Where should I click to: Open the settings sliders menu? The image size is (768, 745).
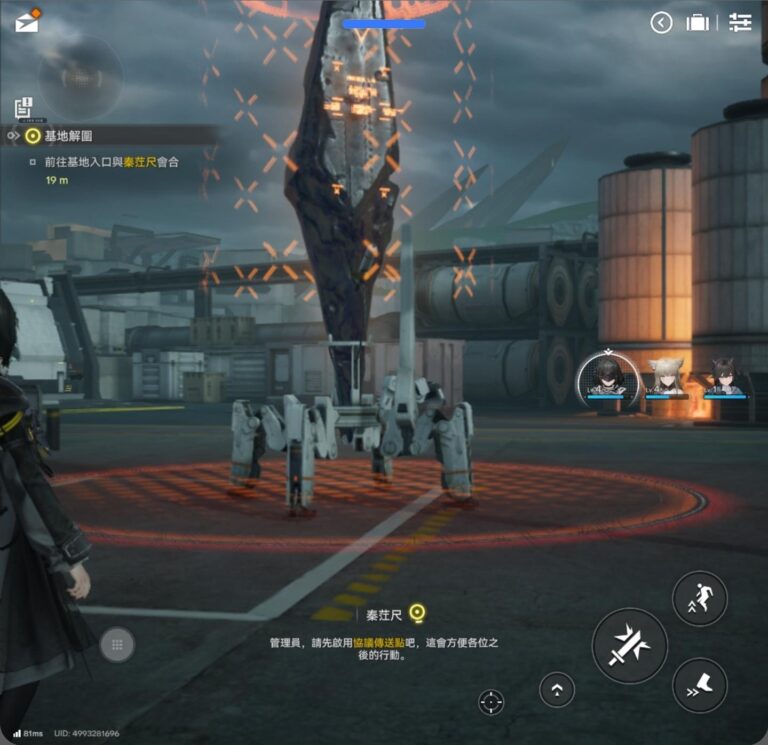point(740,23)
